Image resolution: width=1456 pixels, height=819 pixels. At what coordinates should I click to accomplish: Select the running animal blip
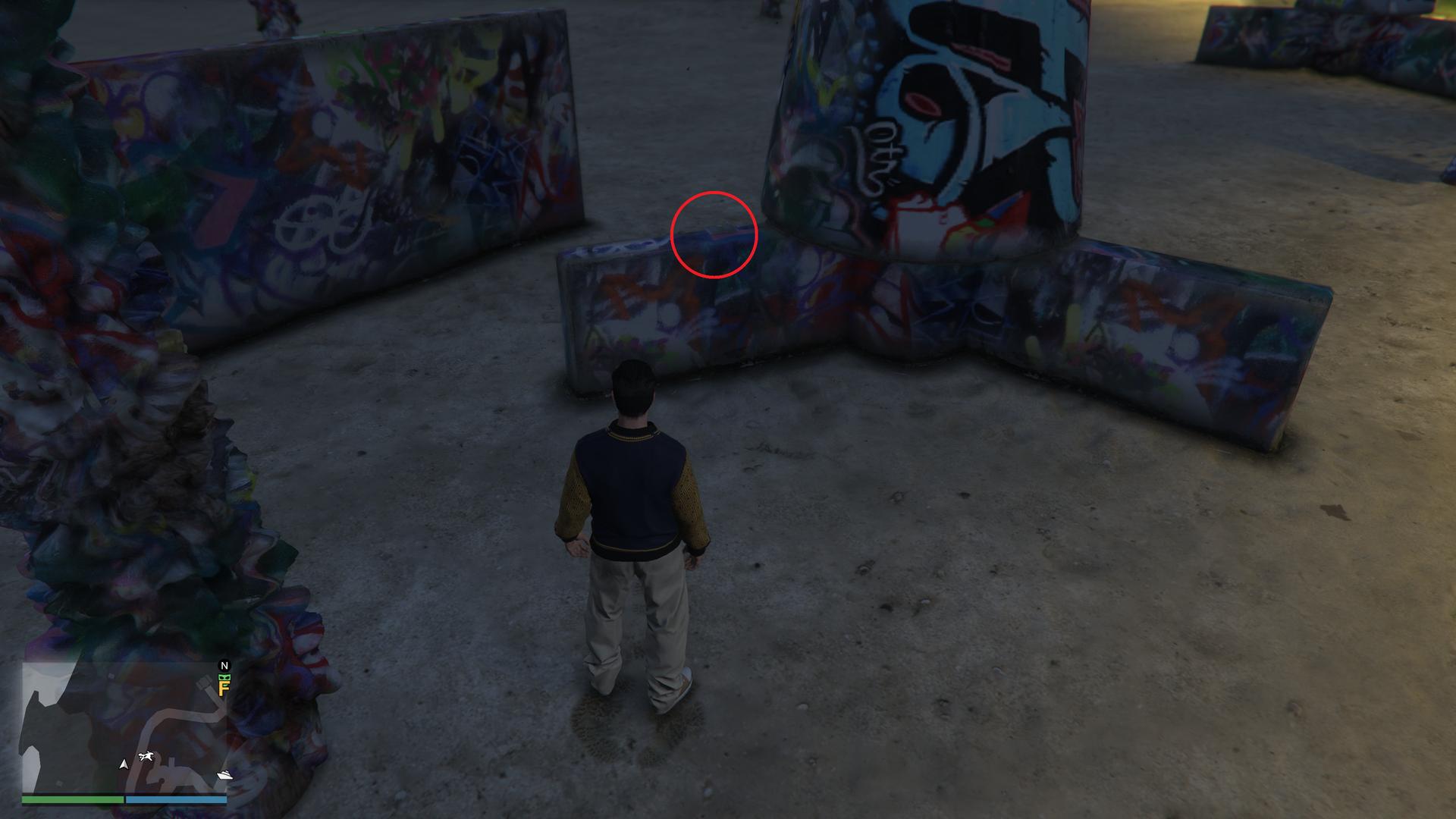click(x=147, y=756)
